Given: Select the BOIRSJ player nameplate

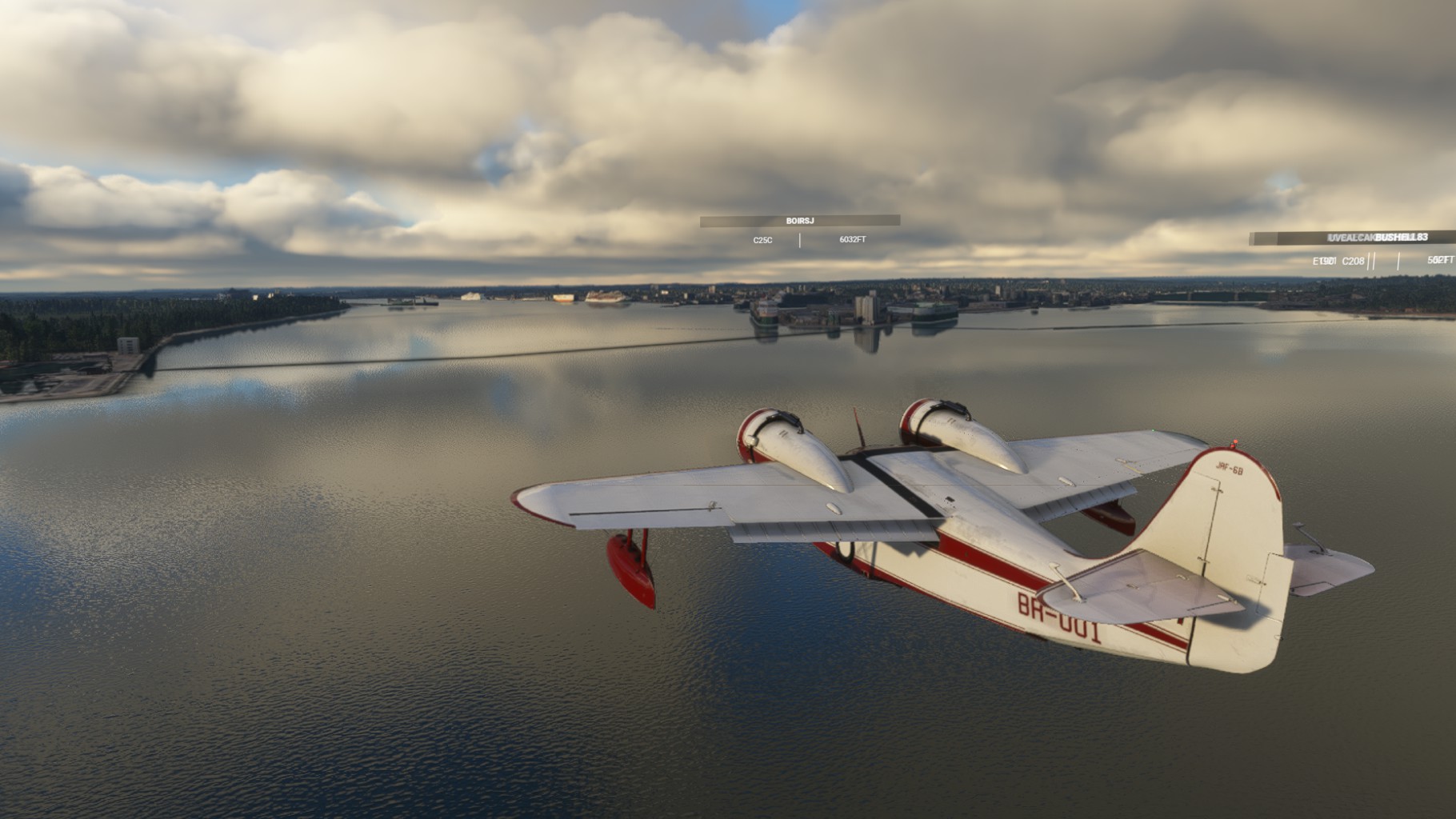Looking at the screenshot, I should coord(799,221).
